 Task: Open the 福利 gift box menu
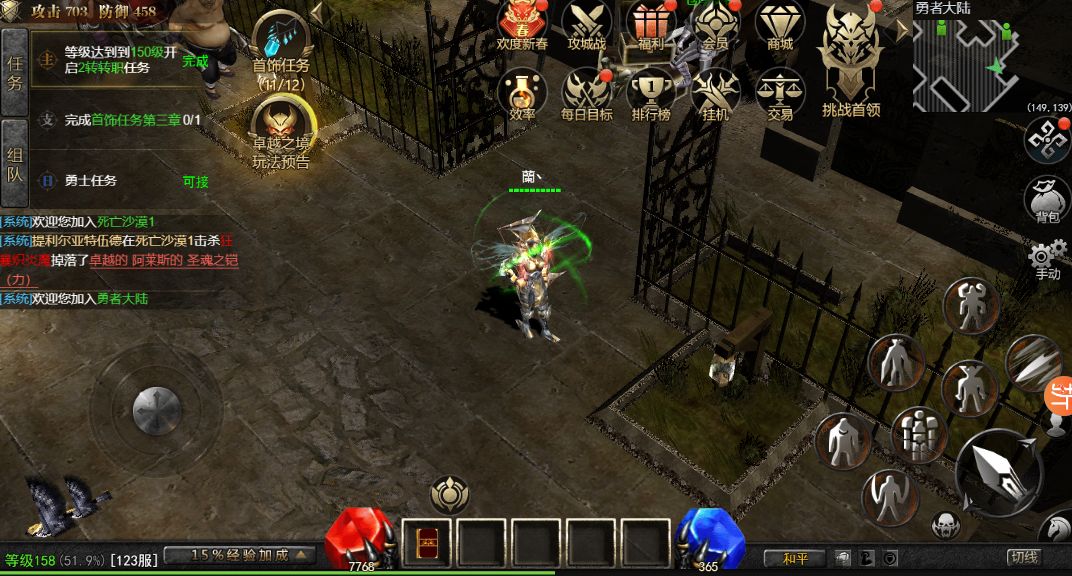(651, 23)
